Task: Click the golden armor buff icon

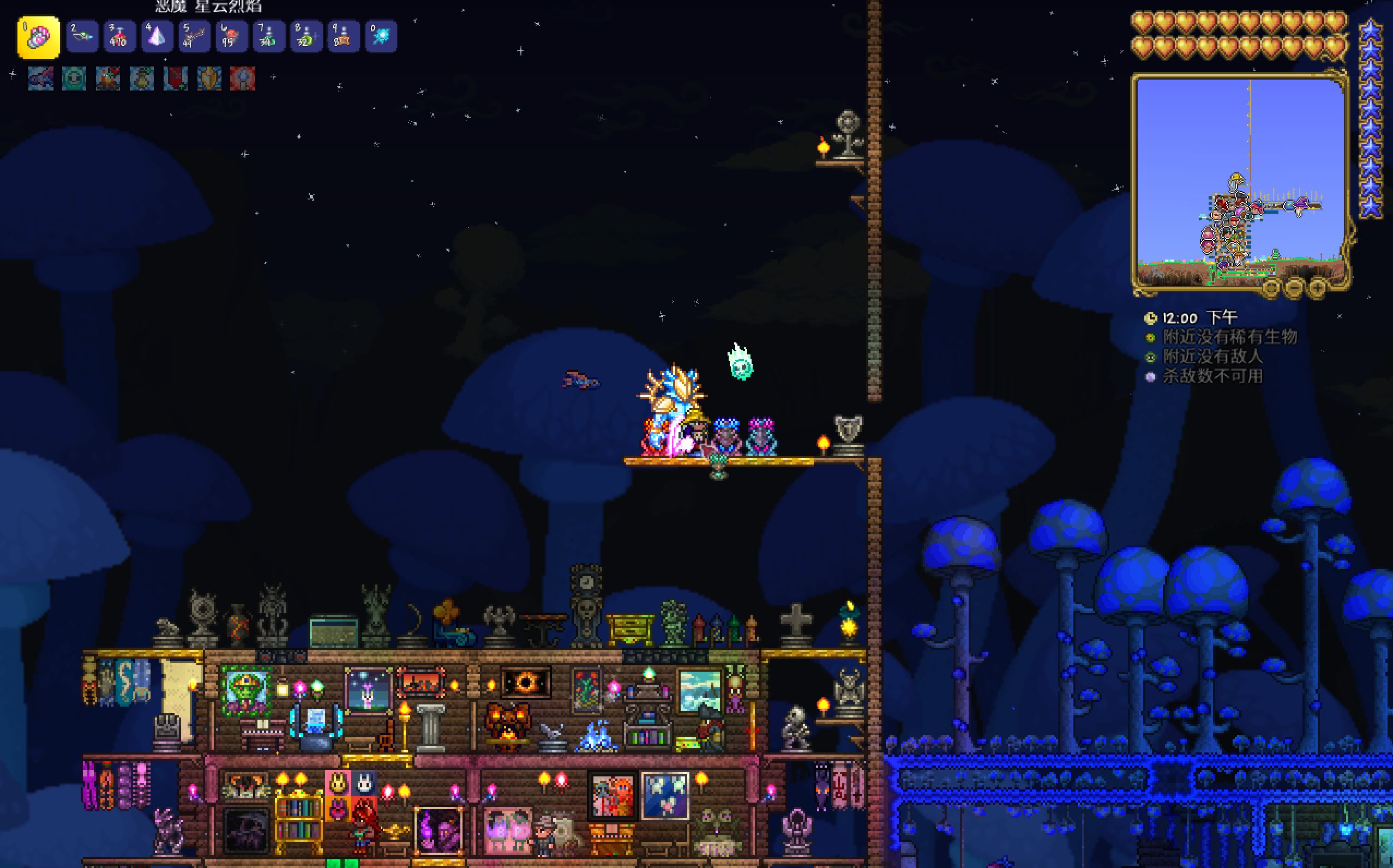Action: 209,79
